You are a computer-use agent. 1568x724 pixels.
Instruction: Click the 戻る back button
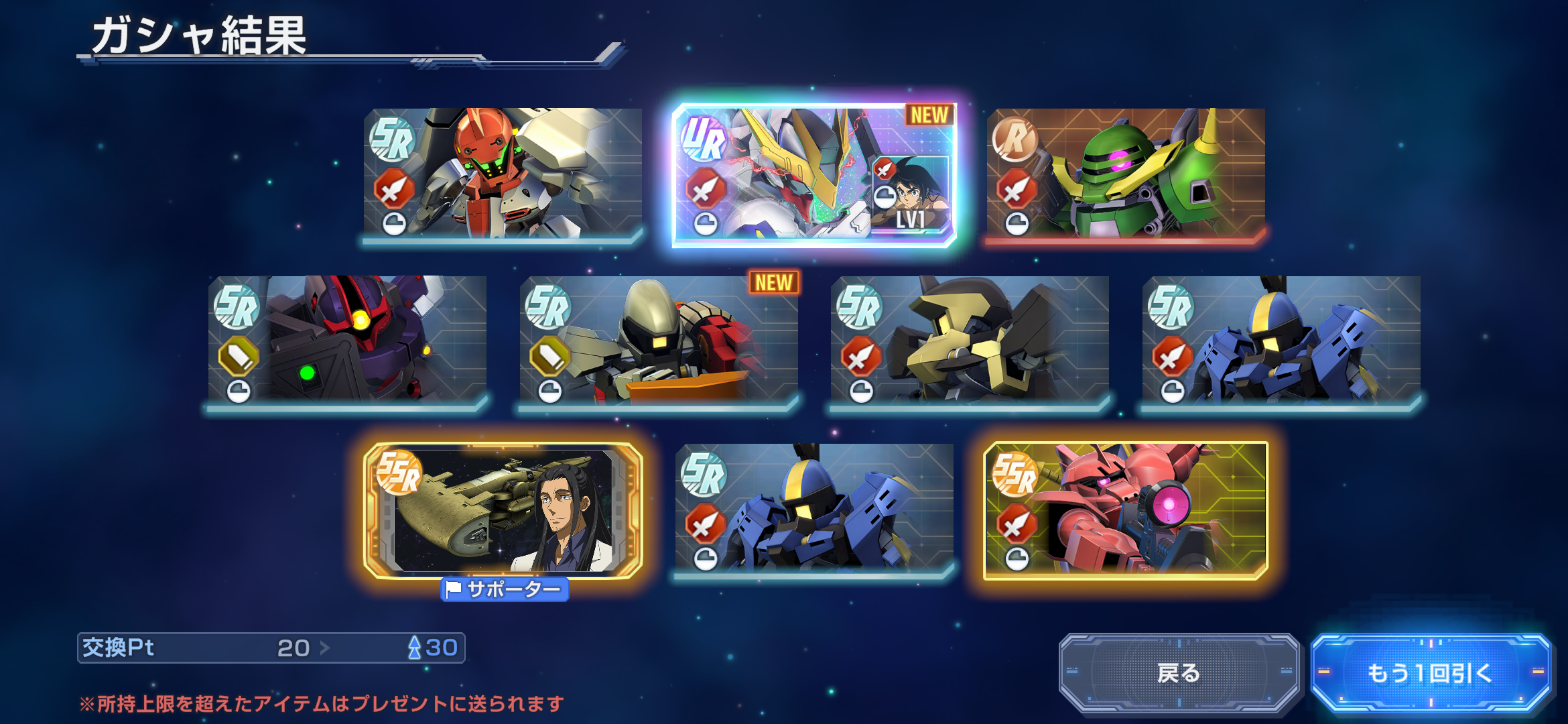[1179, 672]
